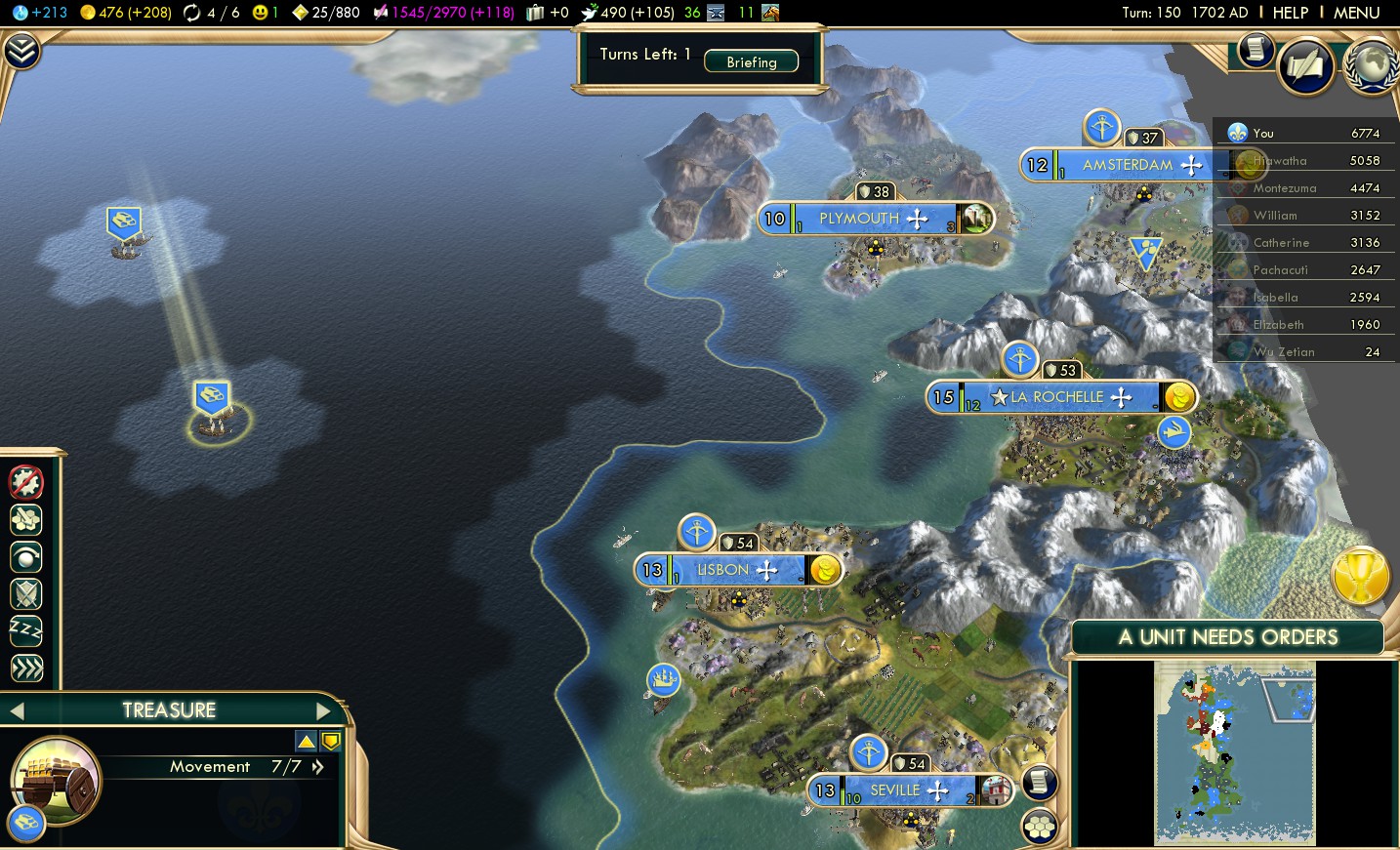Select the previous unit with left arrow

17,710
